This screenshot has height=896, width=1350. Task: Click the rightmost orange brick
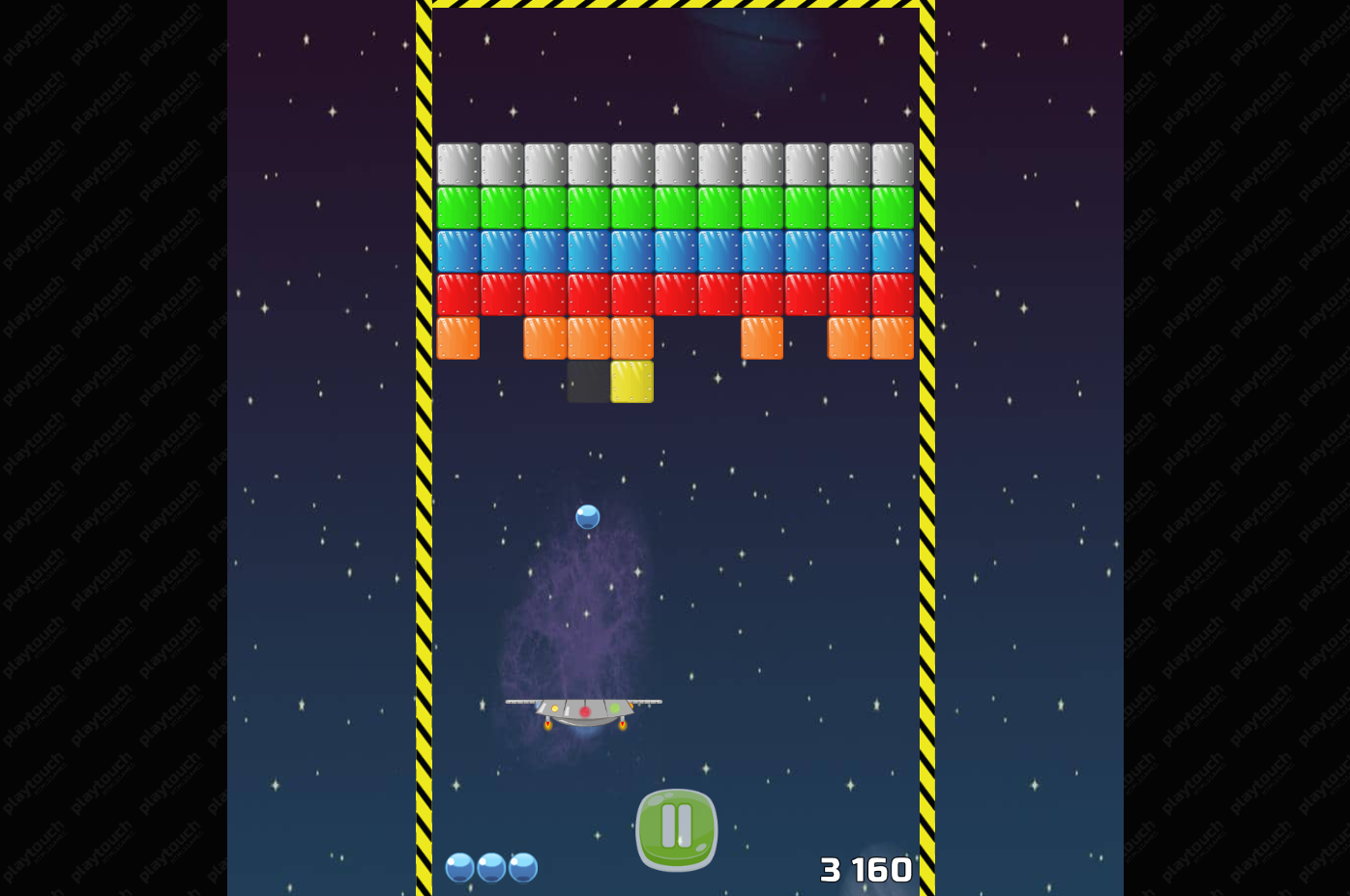(x=892, y=337)
